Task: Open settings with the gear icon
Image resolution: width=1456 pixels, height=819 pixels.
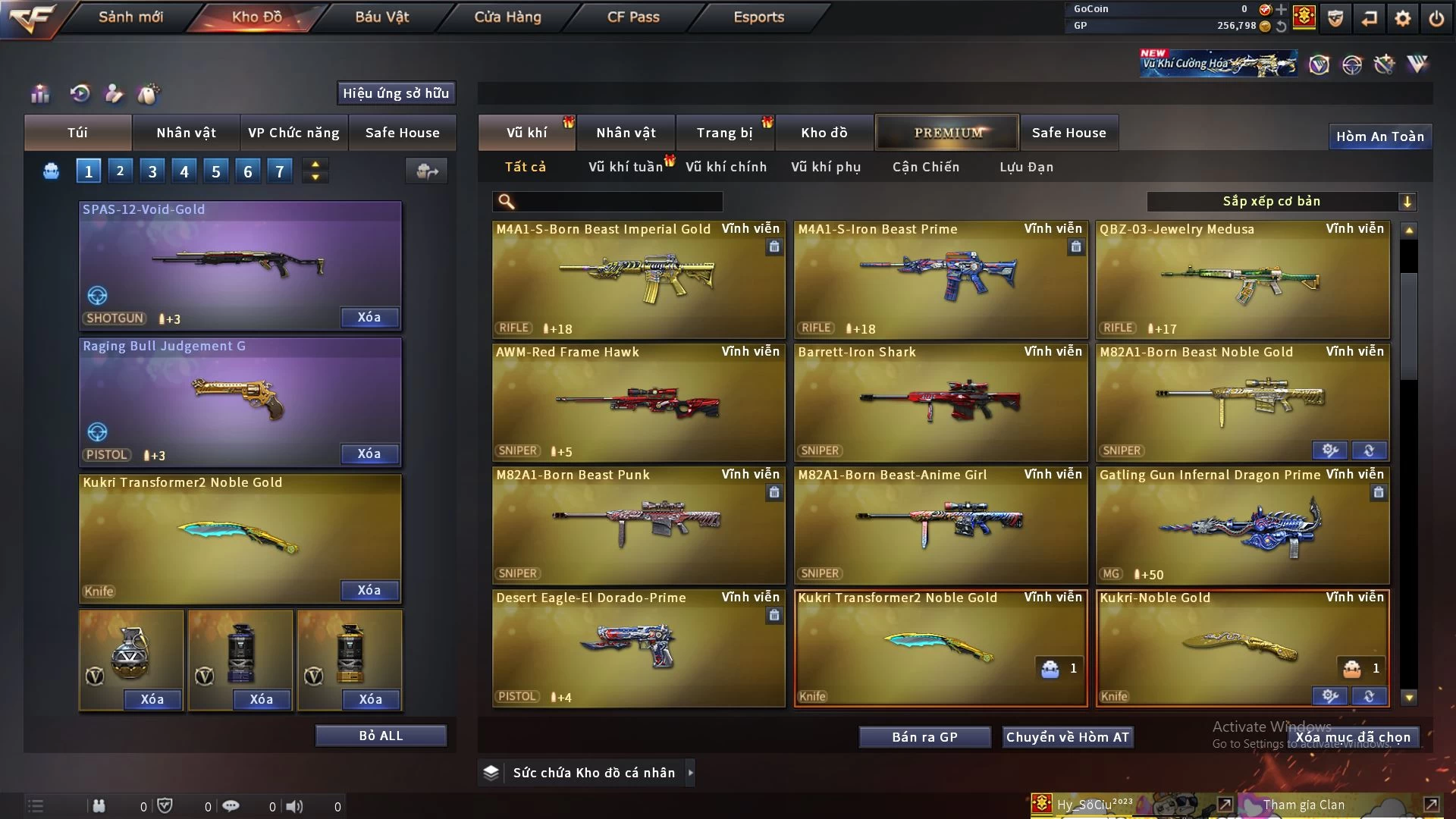Action: point(1403,18)
